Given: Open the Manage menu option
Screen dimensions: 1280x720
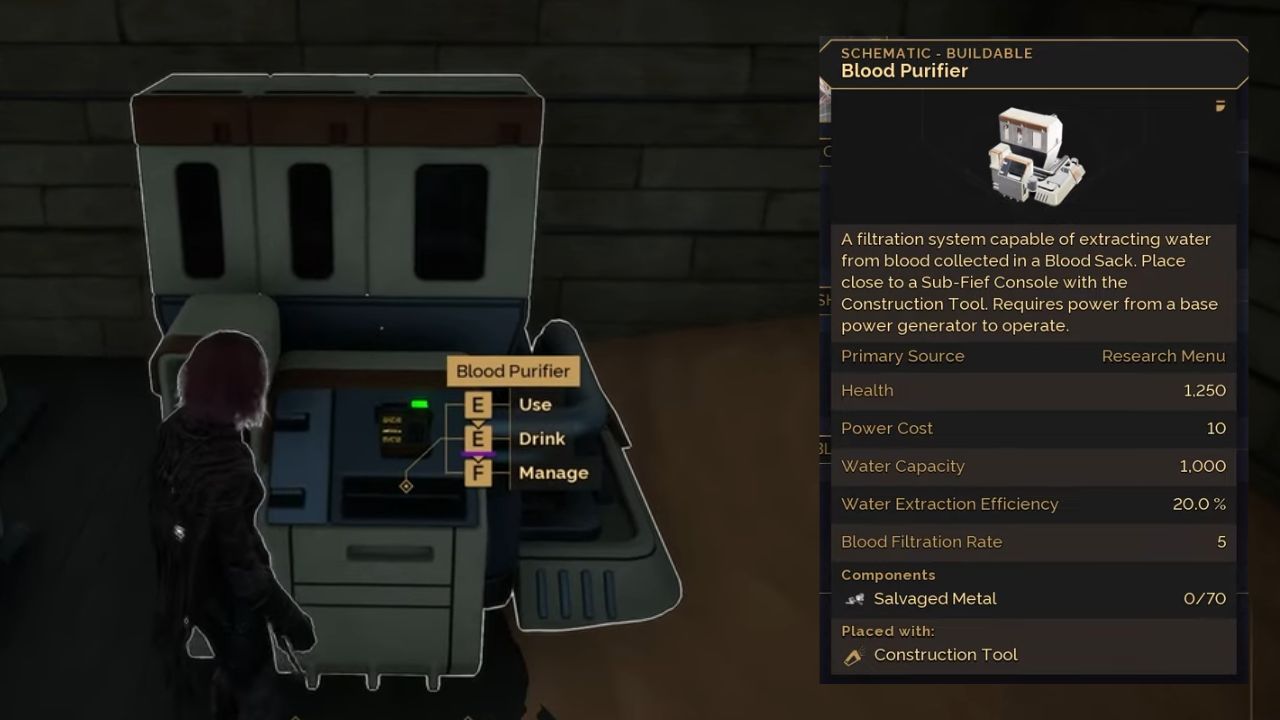Looking at the screenshot, I should pyautogui.click(x=552, y=472).
